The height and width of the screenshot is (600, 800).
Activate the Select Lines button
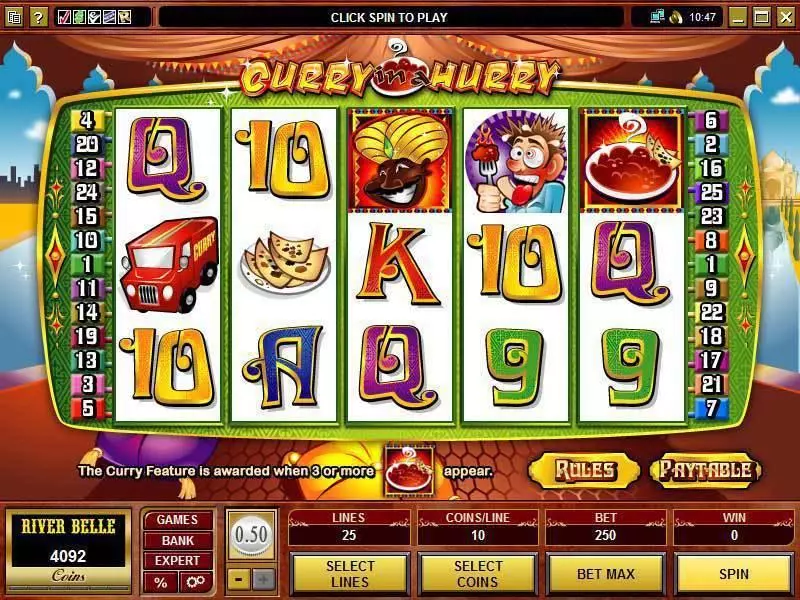click(x=349, y=574)
